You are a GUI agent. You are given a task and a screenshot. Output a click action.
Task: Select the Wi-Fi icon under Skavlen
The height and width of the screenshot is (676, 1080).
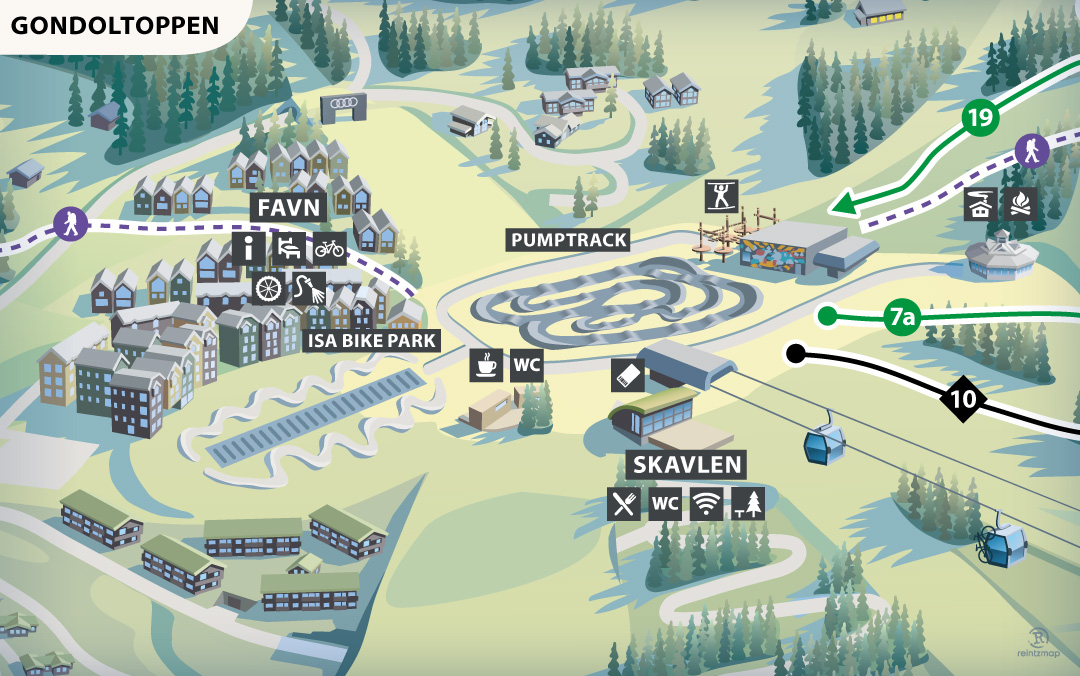(x=706, y=504)
